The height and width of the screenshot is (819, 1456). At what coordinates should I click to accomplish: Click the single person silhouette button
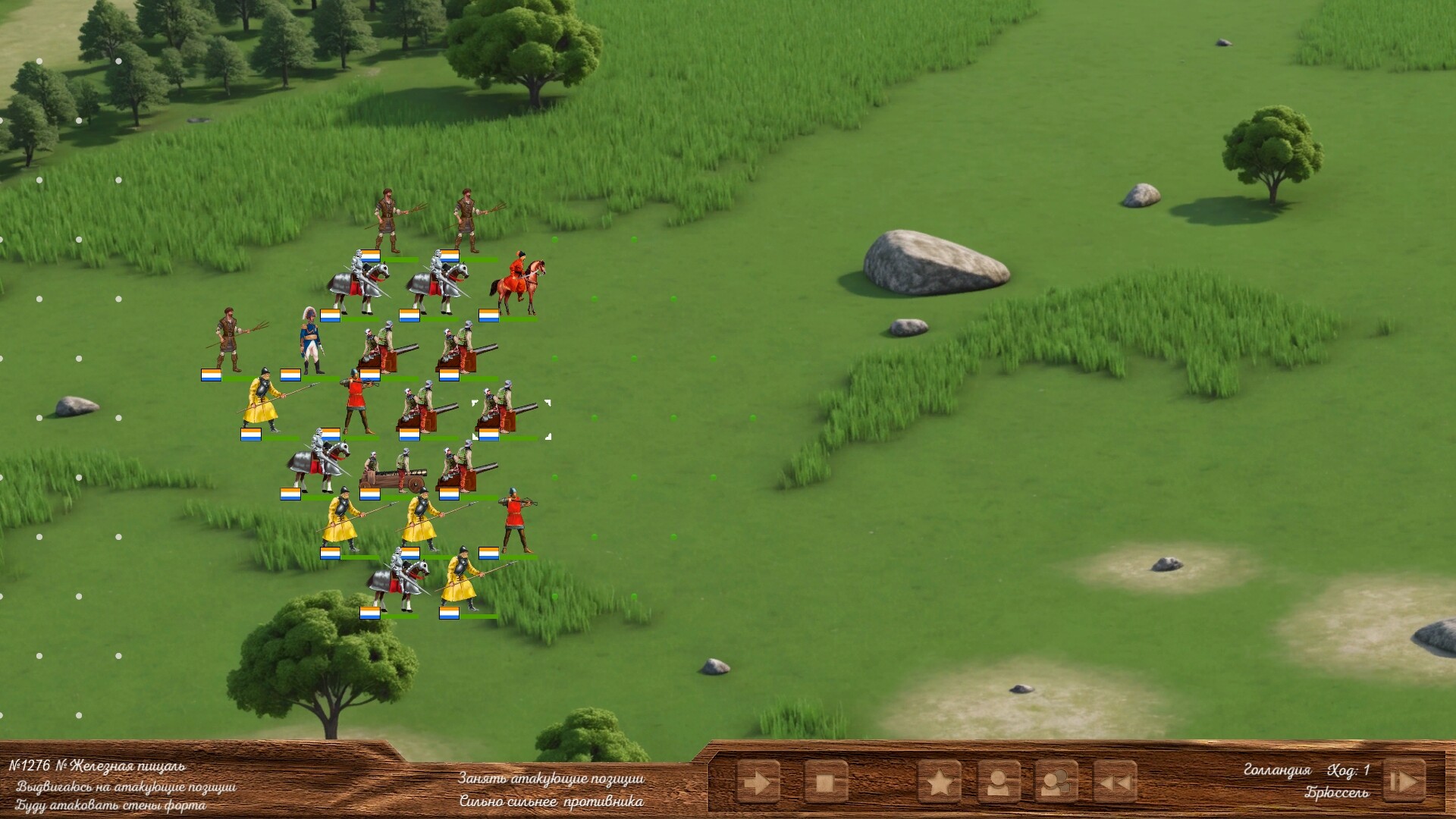998,782
